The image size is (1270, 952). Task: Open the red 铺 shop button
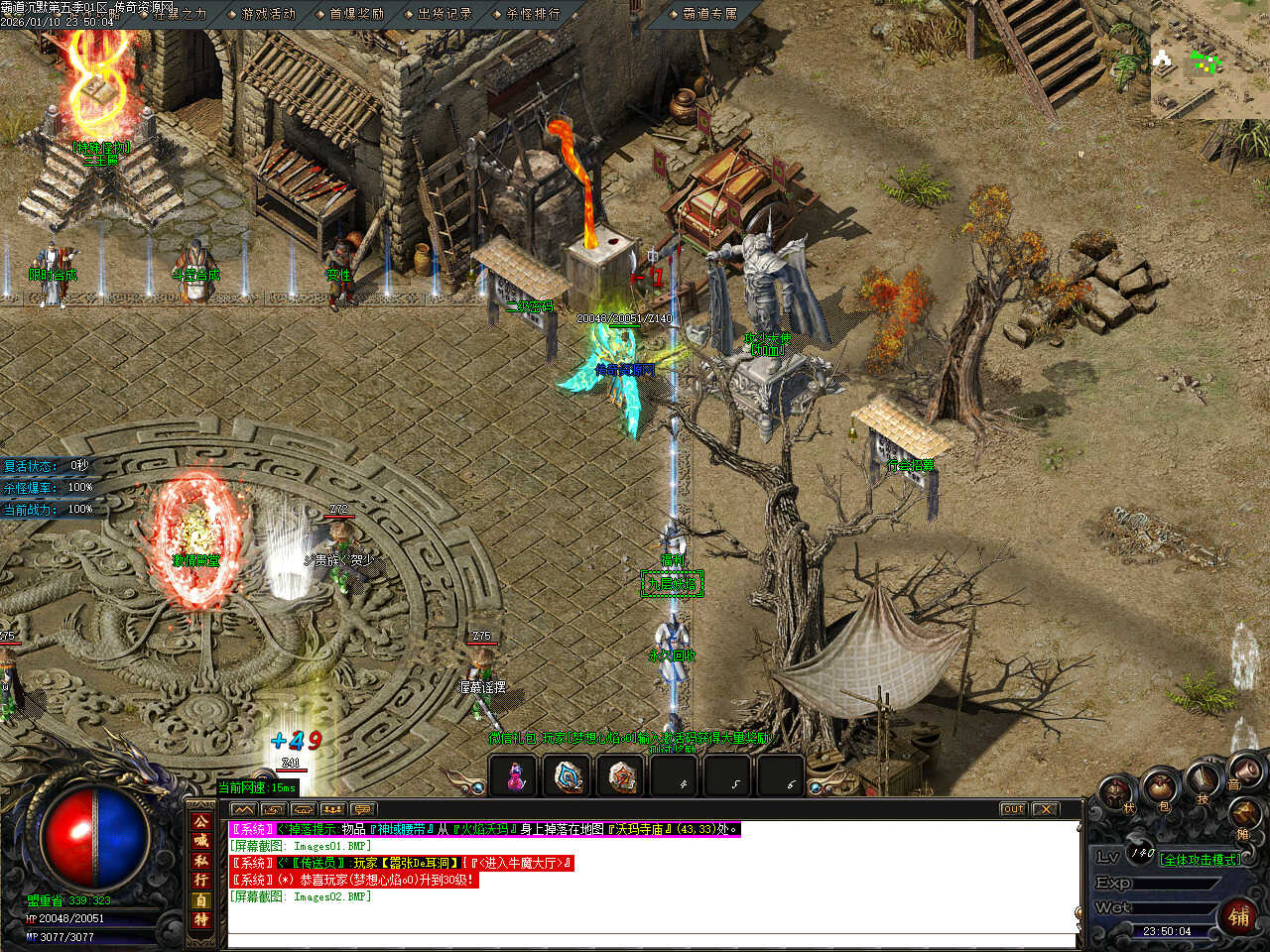(1239, 916)
